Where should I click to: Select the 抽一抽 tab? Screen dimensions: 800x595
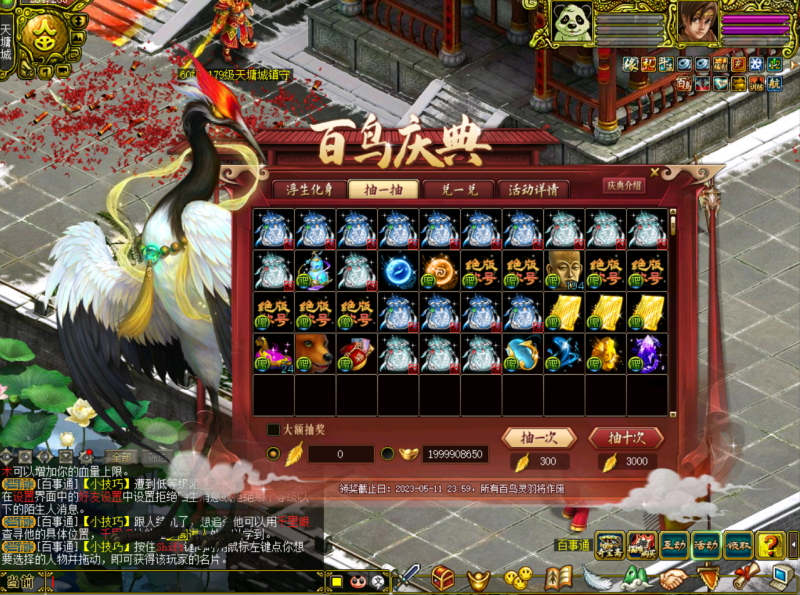383,188
